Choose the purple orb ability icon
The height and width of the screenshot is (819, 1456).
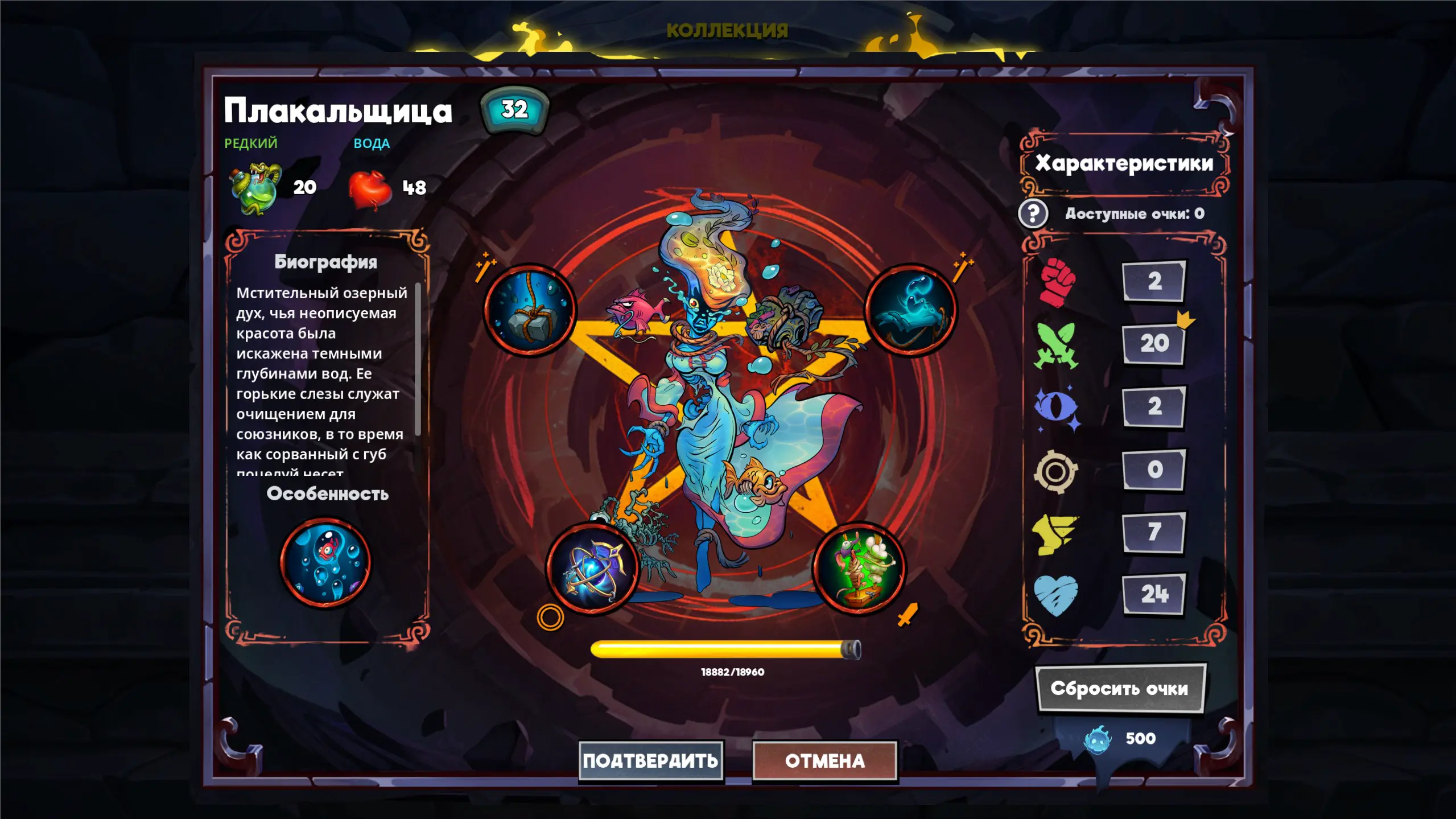point(592,568)
